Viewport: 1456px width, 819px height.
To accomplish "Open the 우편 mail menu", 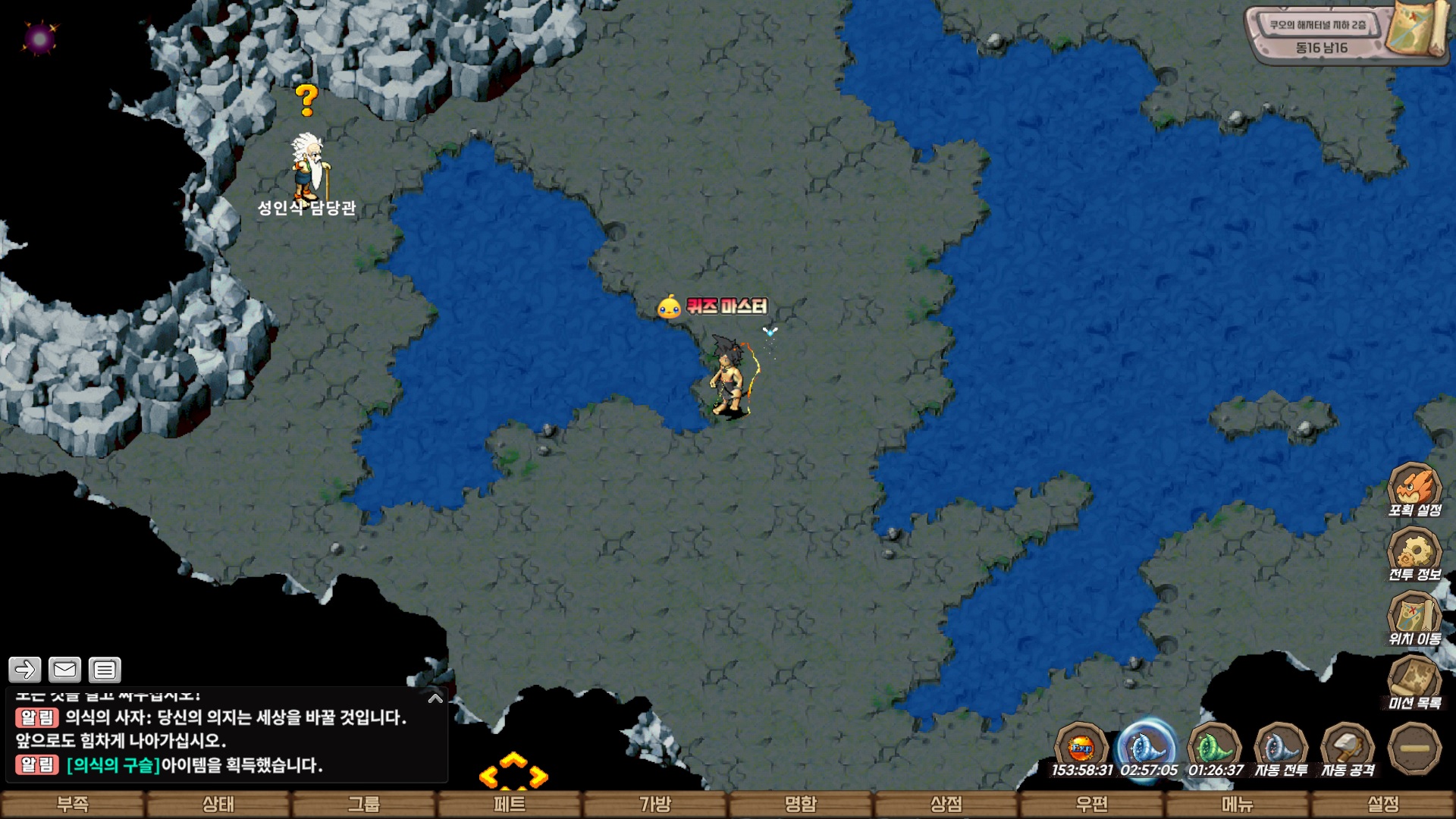I will 1092,804.
